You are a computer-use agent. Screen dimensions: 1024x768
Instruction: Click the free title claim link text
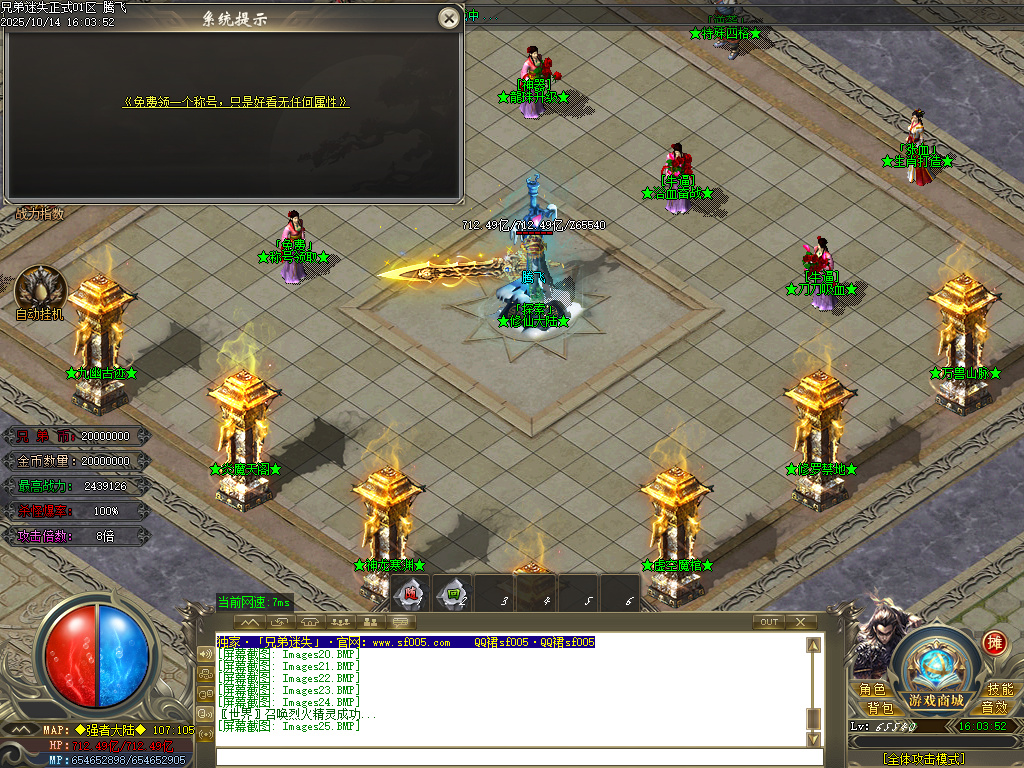pyautogui.click(x=236, y=102)
